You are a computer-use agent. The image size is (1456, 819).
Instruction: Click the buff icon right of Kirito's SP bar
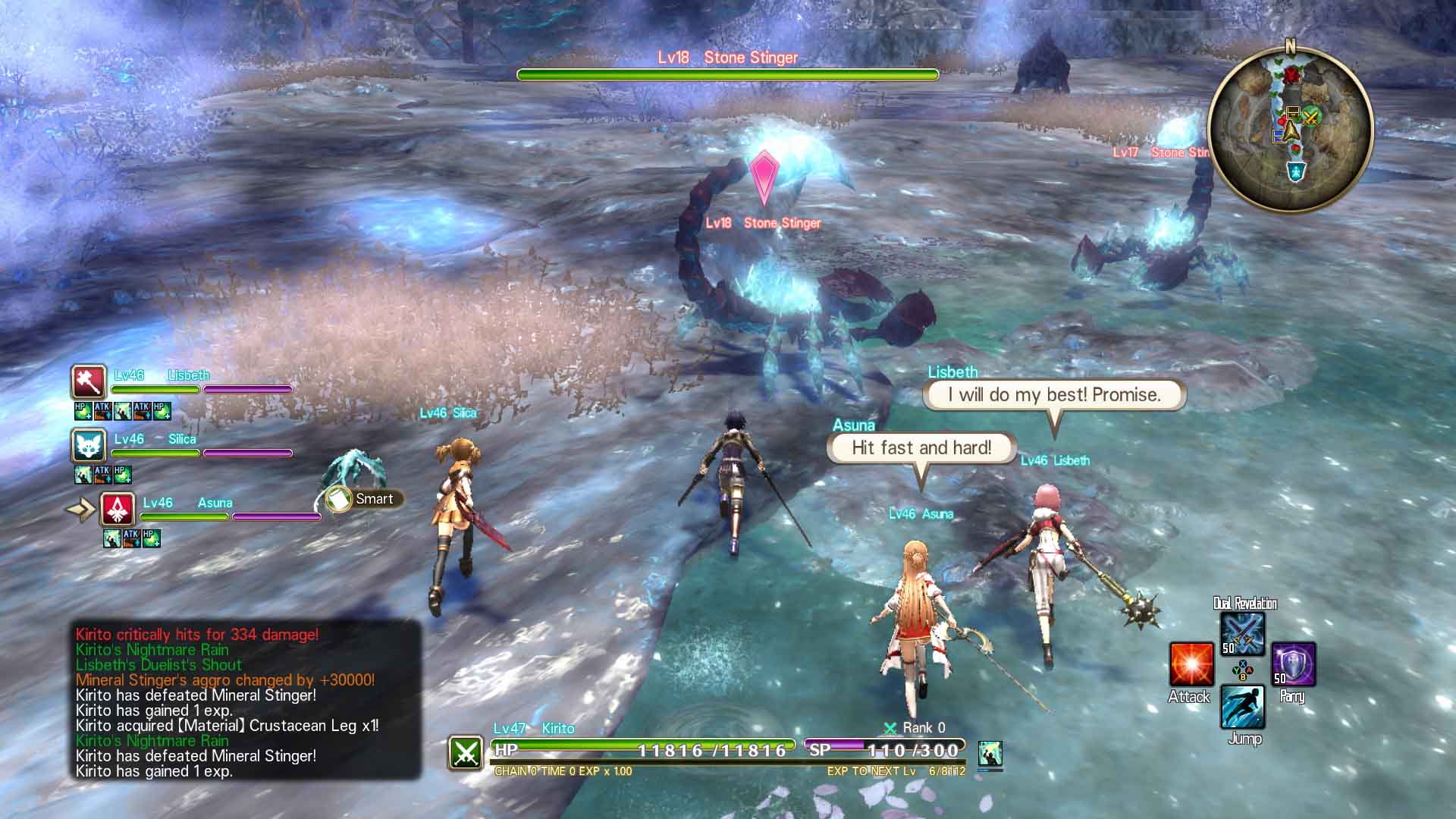tap(991, 753)
